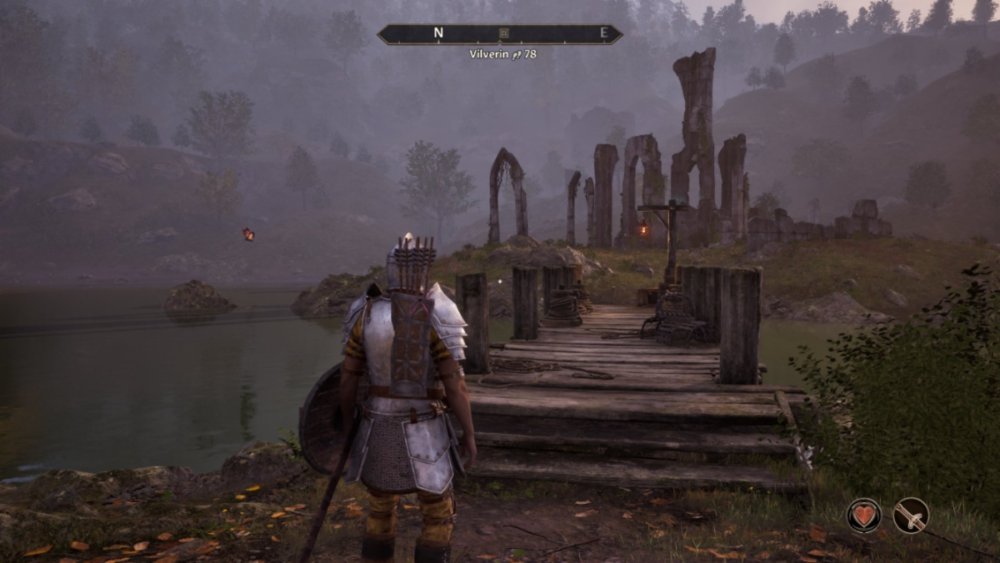1000x563 pixels.
Task: Click the heart icon in the HUD
Action: [x=864, y=516]
